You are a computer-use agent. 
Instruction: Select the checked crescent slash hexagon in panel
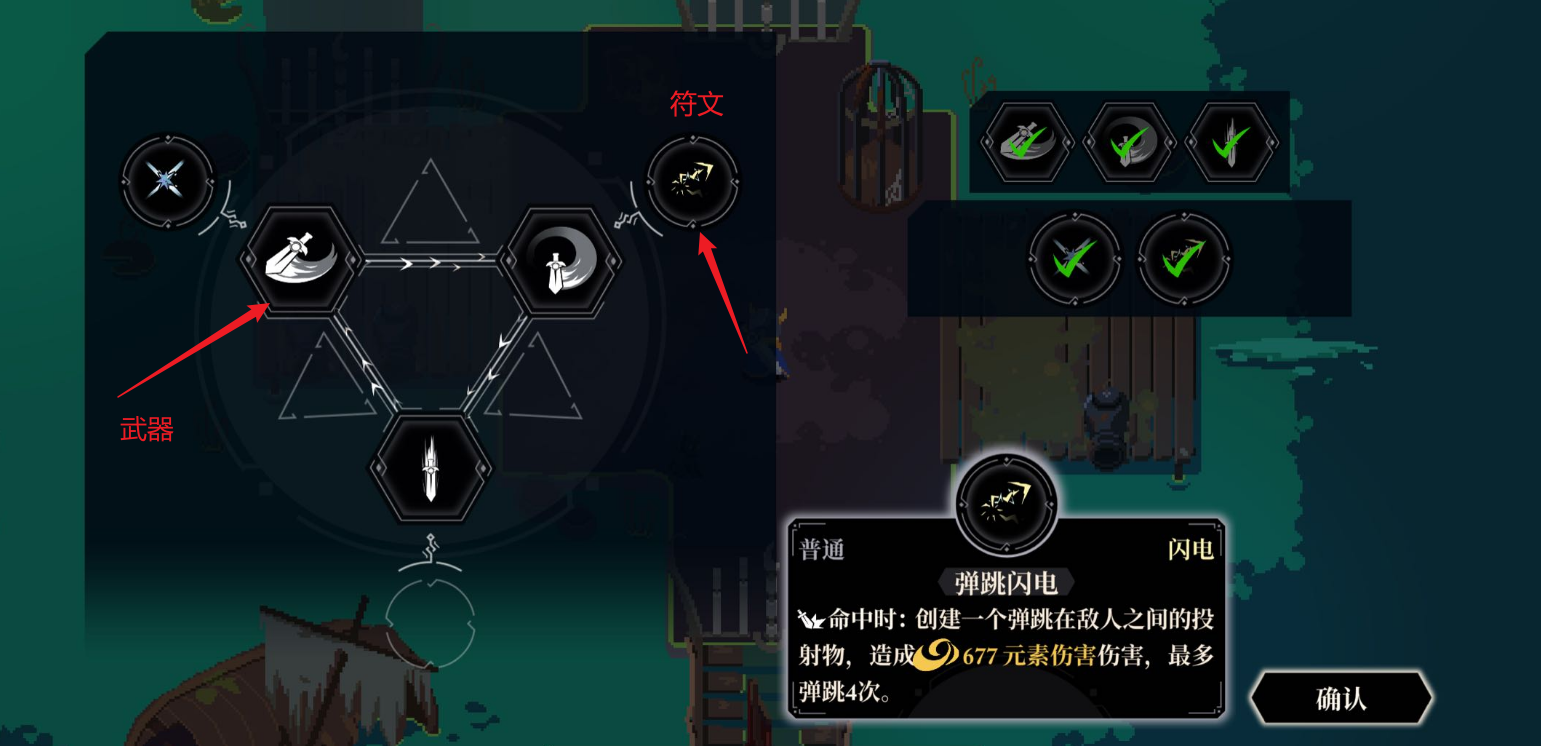click(1129, 142)
